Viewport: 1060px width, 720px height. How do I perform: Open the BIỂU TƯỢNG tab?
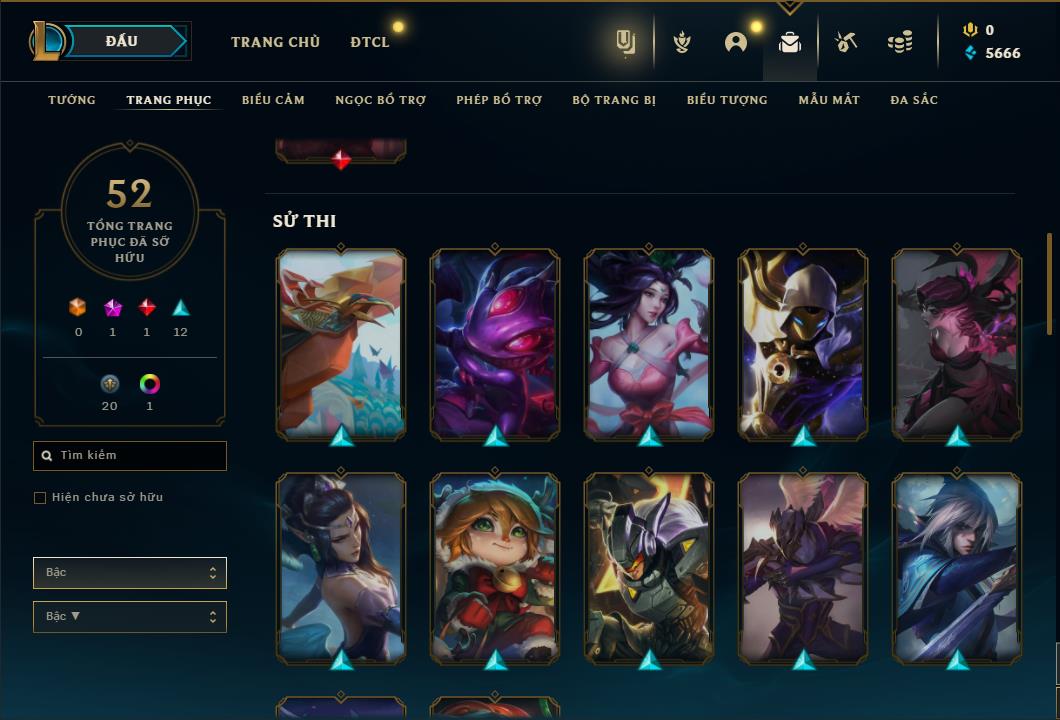(727, 100)
